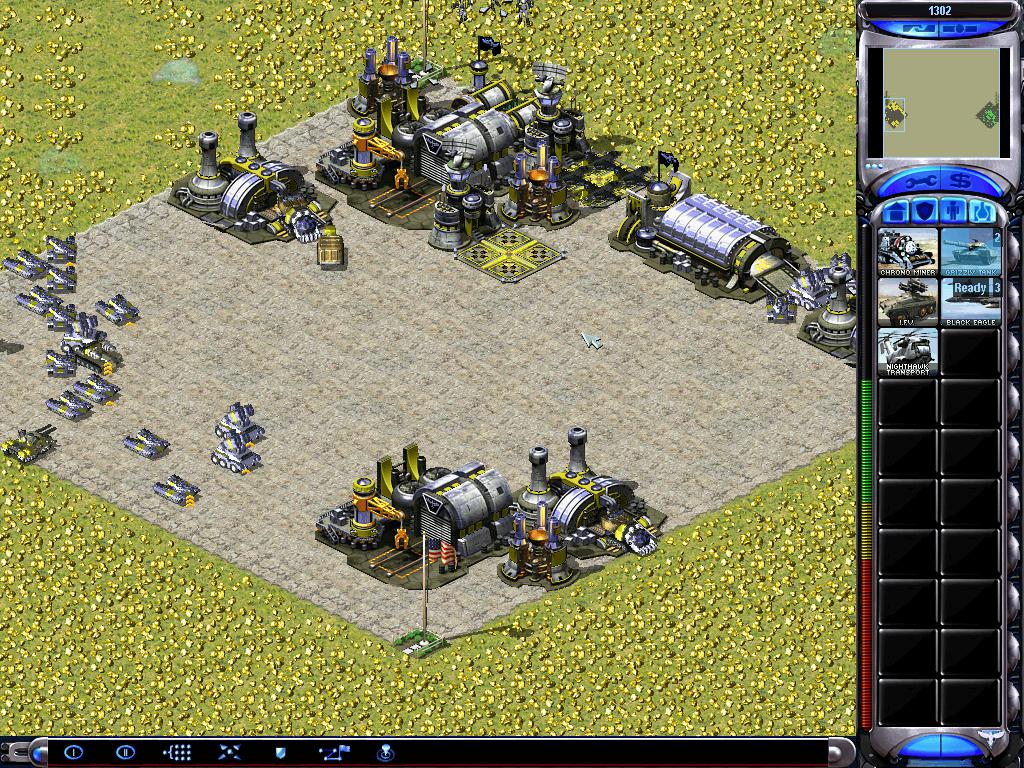Show the infantry build tab
The width and height of the screenshot is (1024, 768).
[952, 212]
